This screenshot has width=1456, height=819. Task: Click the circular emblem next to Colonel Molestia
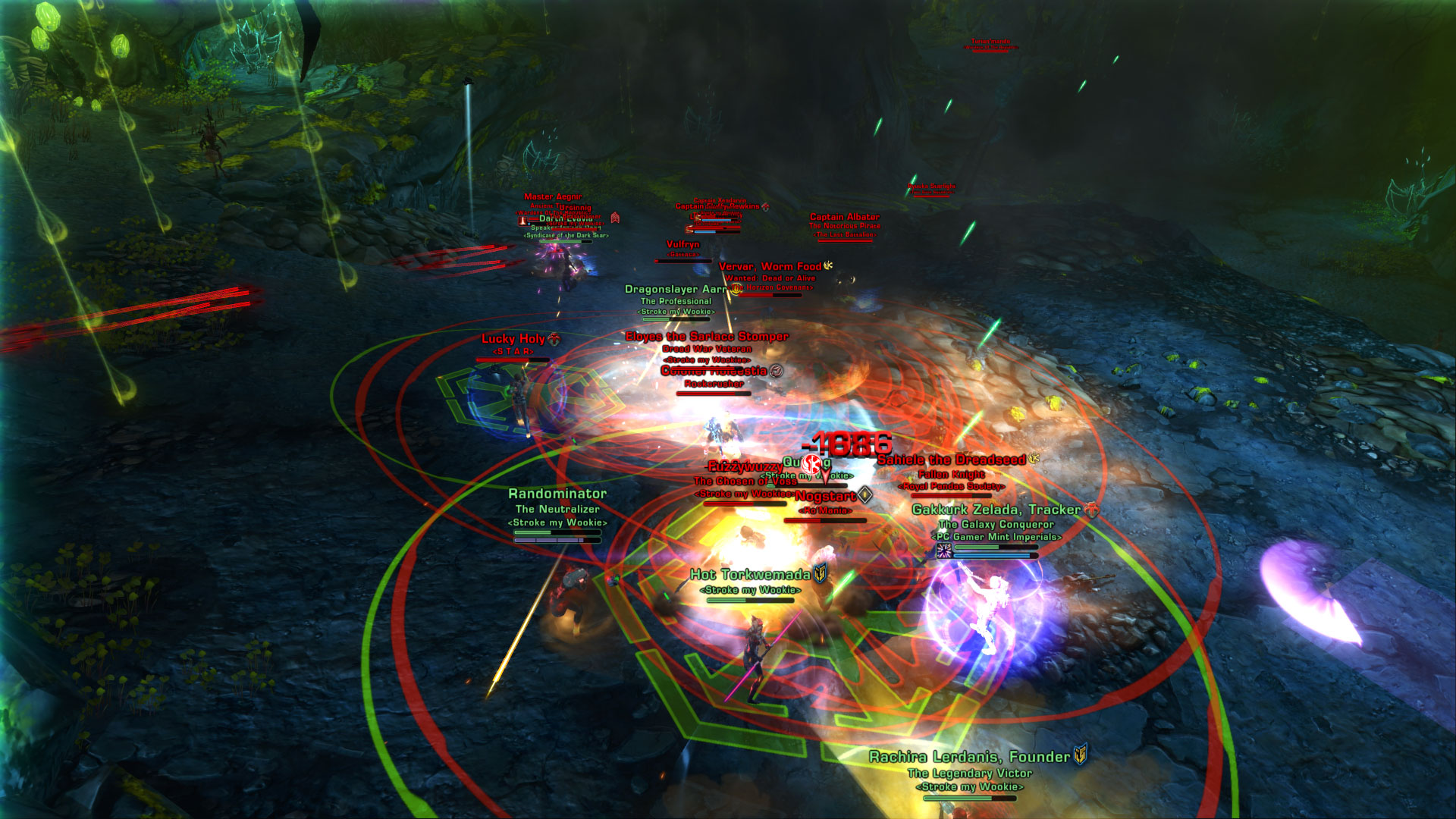pos(775,372)
